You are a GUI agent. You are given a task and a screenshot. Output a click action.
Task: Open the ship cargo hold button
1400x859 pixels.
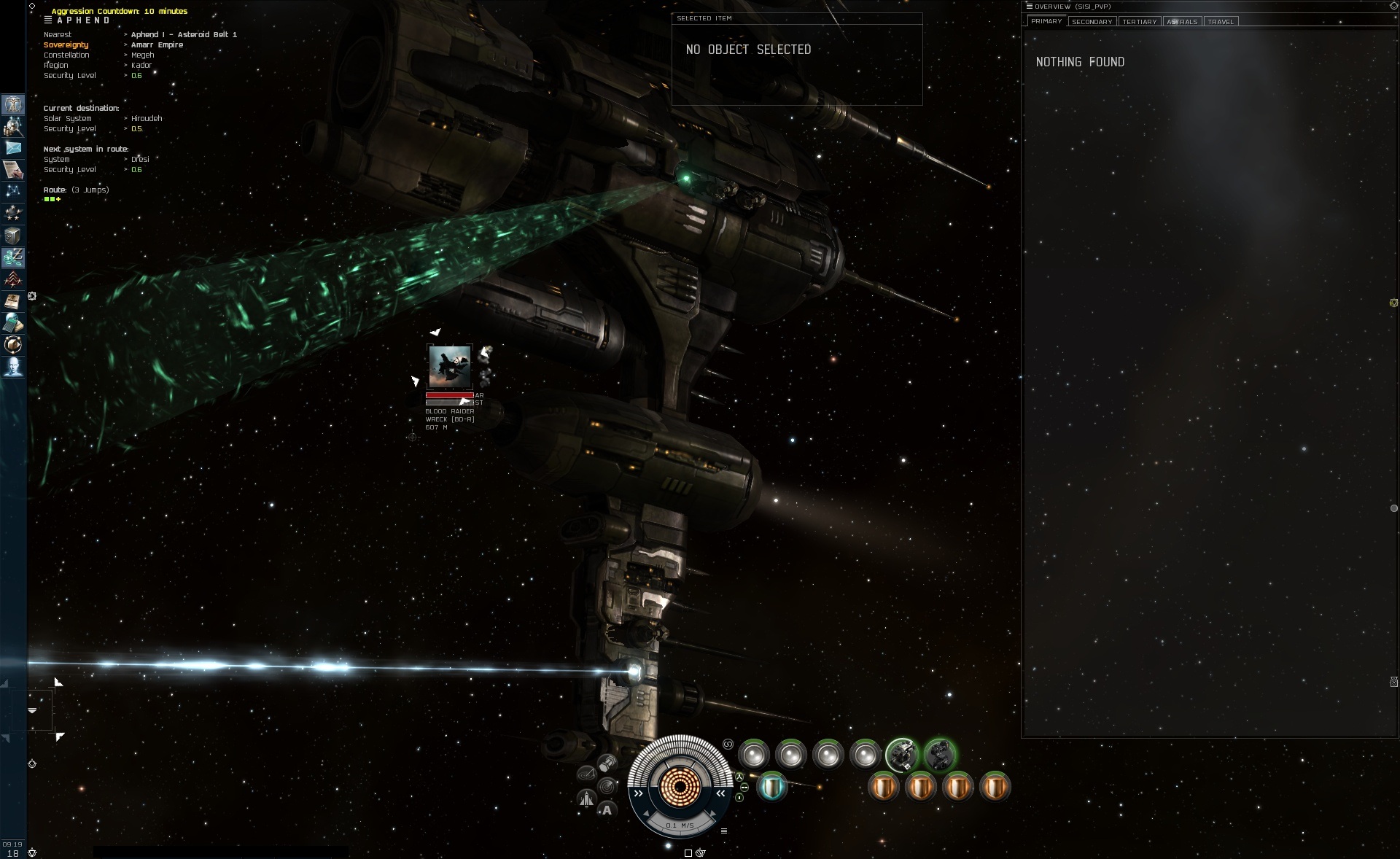click(x=607, y=763)
